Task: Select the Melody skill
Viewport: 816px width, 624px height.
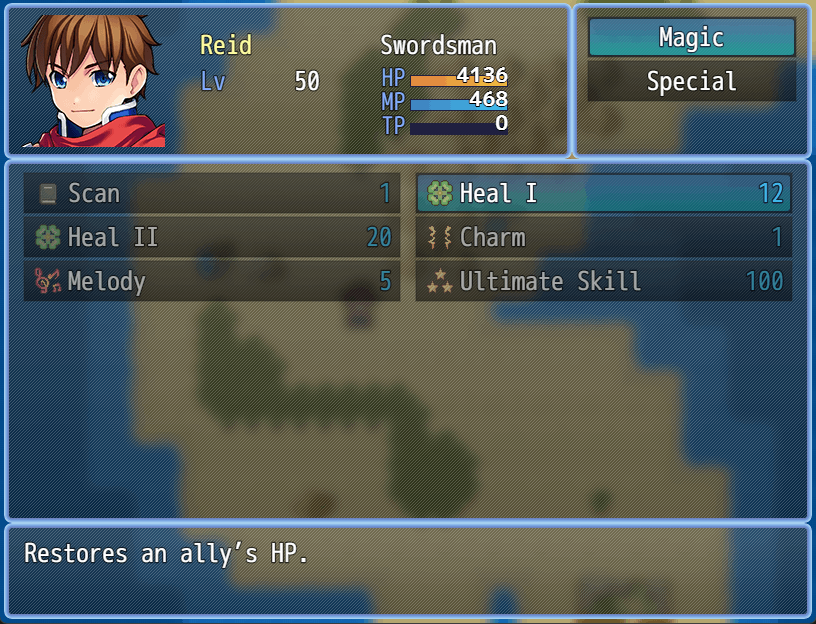Action: click(211, 282)
